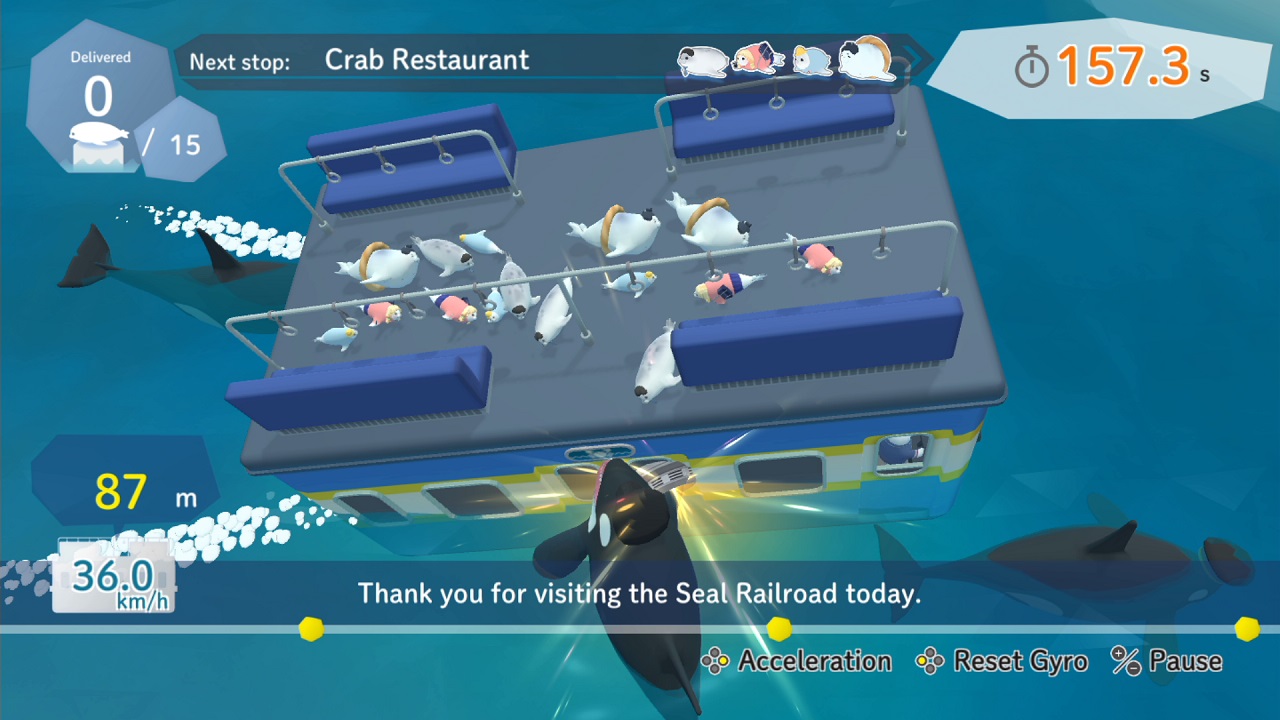This screenshot has width=1280, height=720.
Task: Click the blue seal passenger badge
Action: point(814,61)
